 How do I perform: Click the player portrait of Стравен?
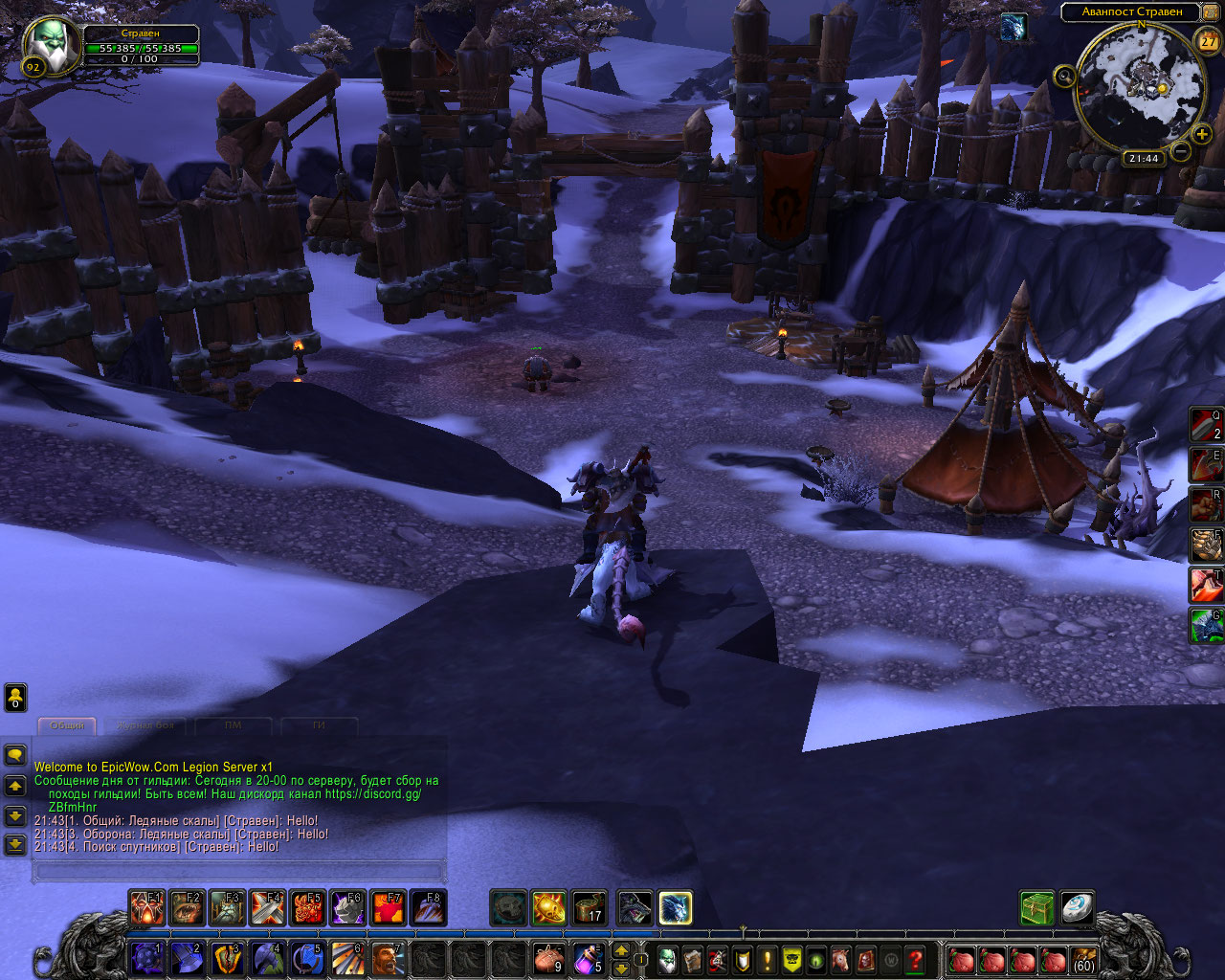[x=51, y=43]
